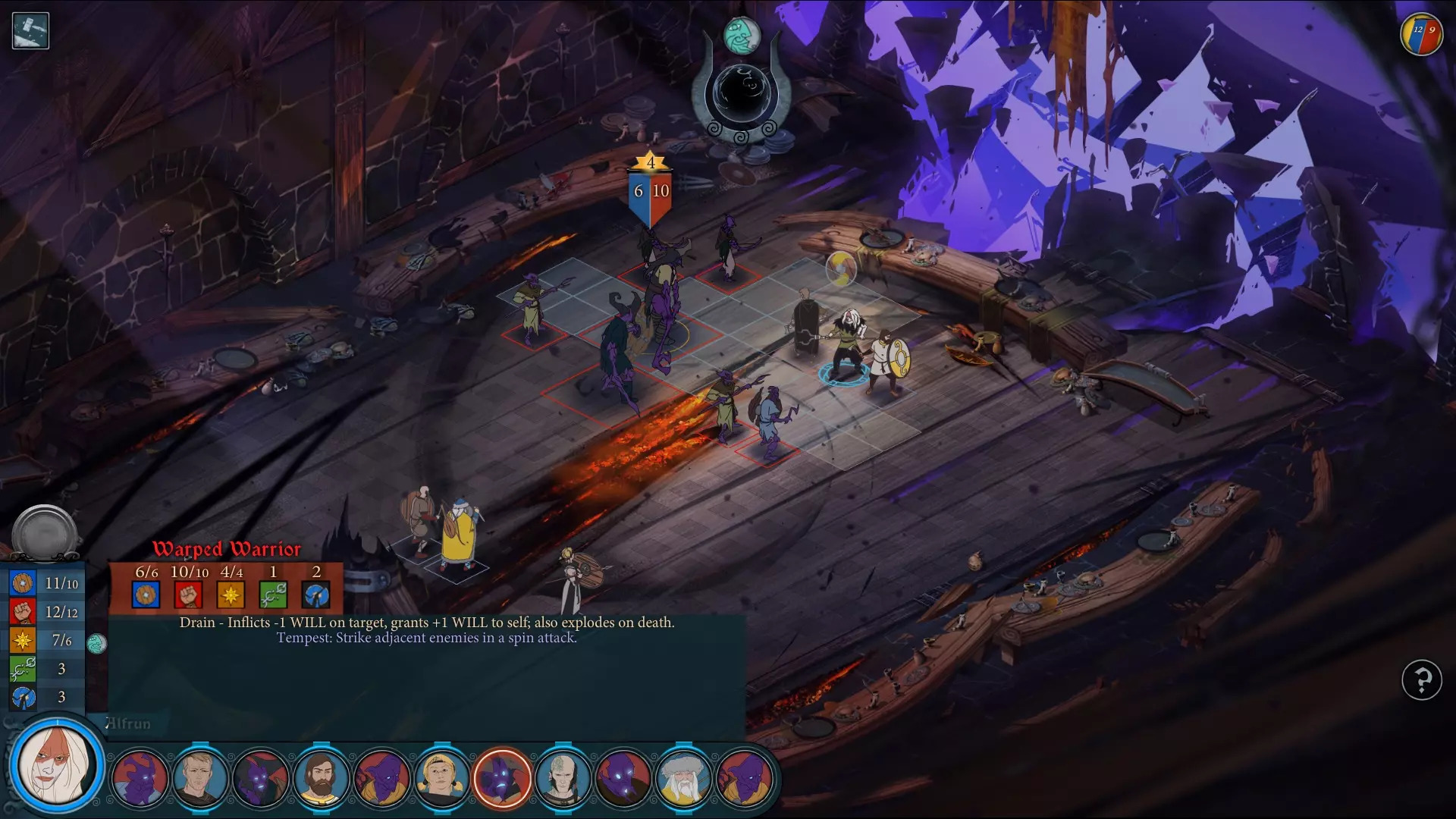Click Alfrun's red strength fist icon

click(23, 611)
